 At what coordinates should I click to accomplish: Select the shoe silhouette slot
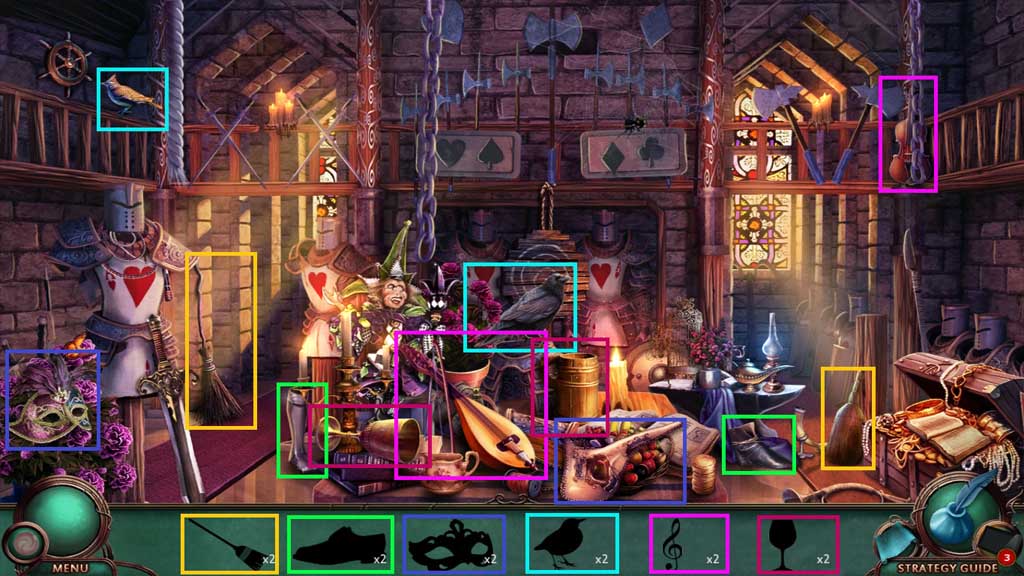[340, 545]
